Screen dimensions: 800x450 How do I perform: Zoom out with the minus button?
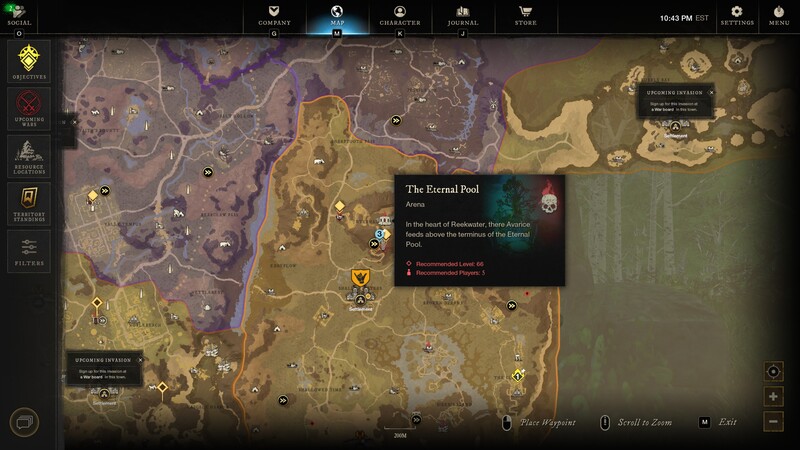pyautogui.click(x=774, y=422)
